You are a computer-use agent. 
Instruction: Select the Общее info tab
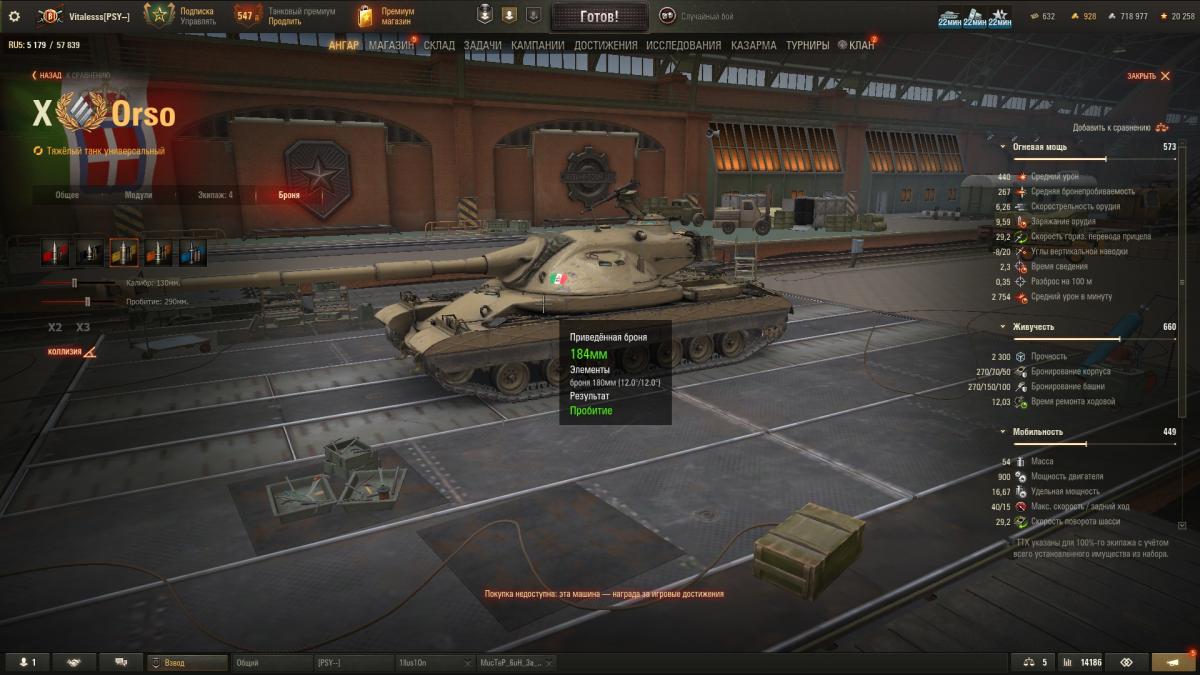[67, 195]
